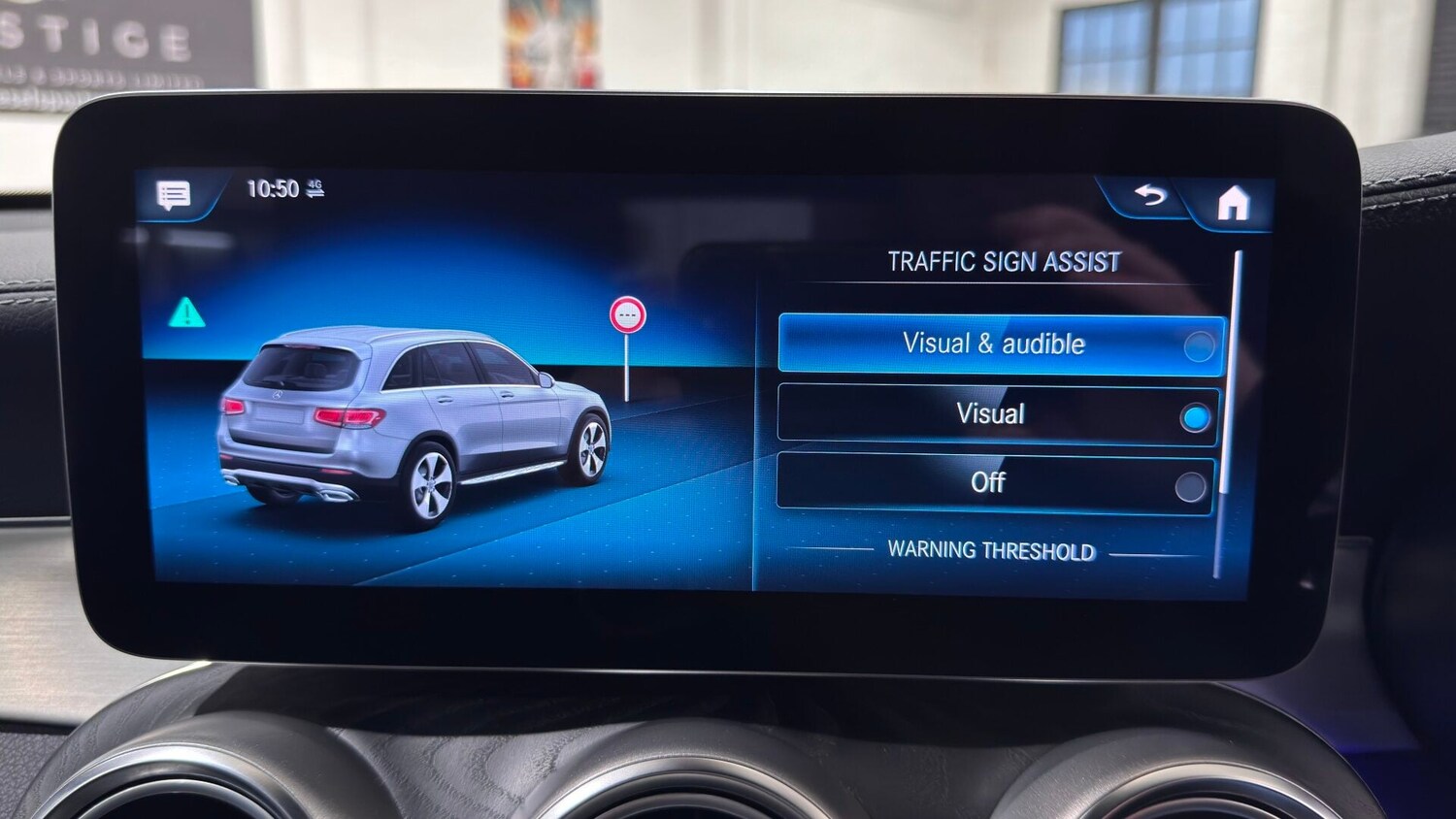Turn Traffic Sign Assist off

coord(1192,483)
